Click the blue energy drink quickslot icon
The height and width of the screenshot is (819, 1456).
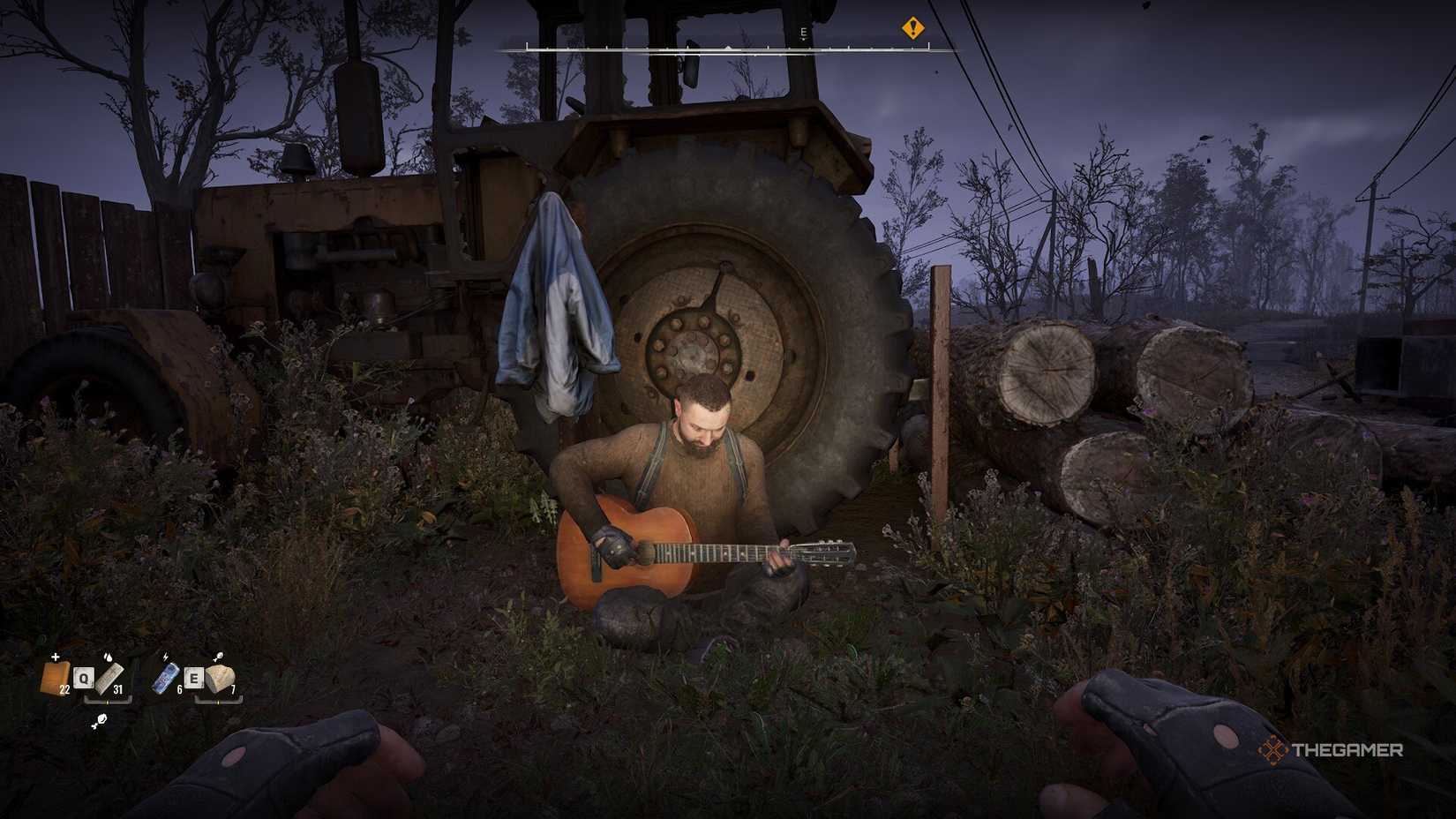click(x=166, y=678)
